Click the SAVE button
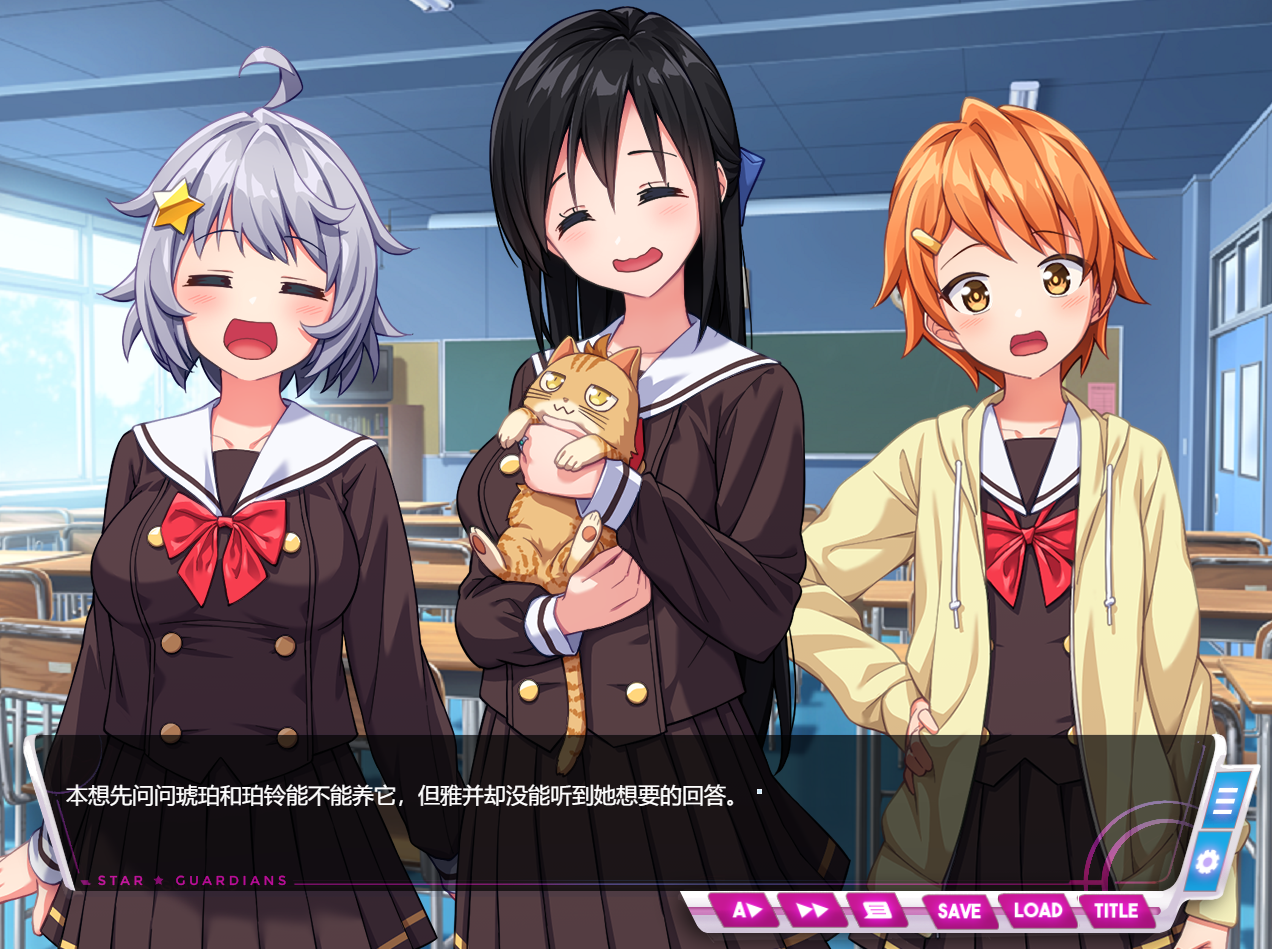Image resolution: width=1272 pixels, height=949 pixels. 958,910
